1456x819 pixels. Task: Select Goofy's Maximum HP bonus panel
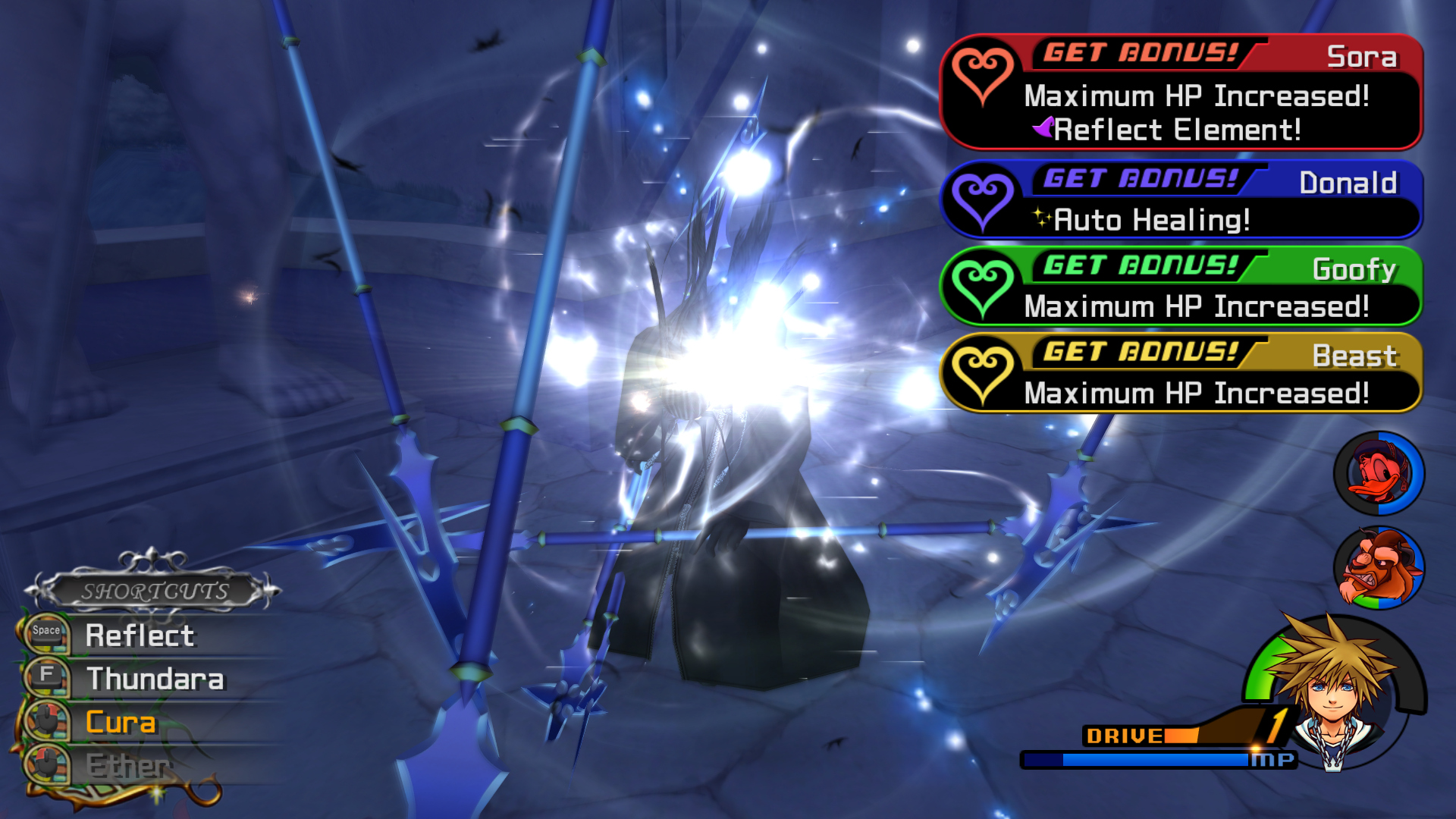coord(1180,287)
